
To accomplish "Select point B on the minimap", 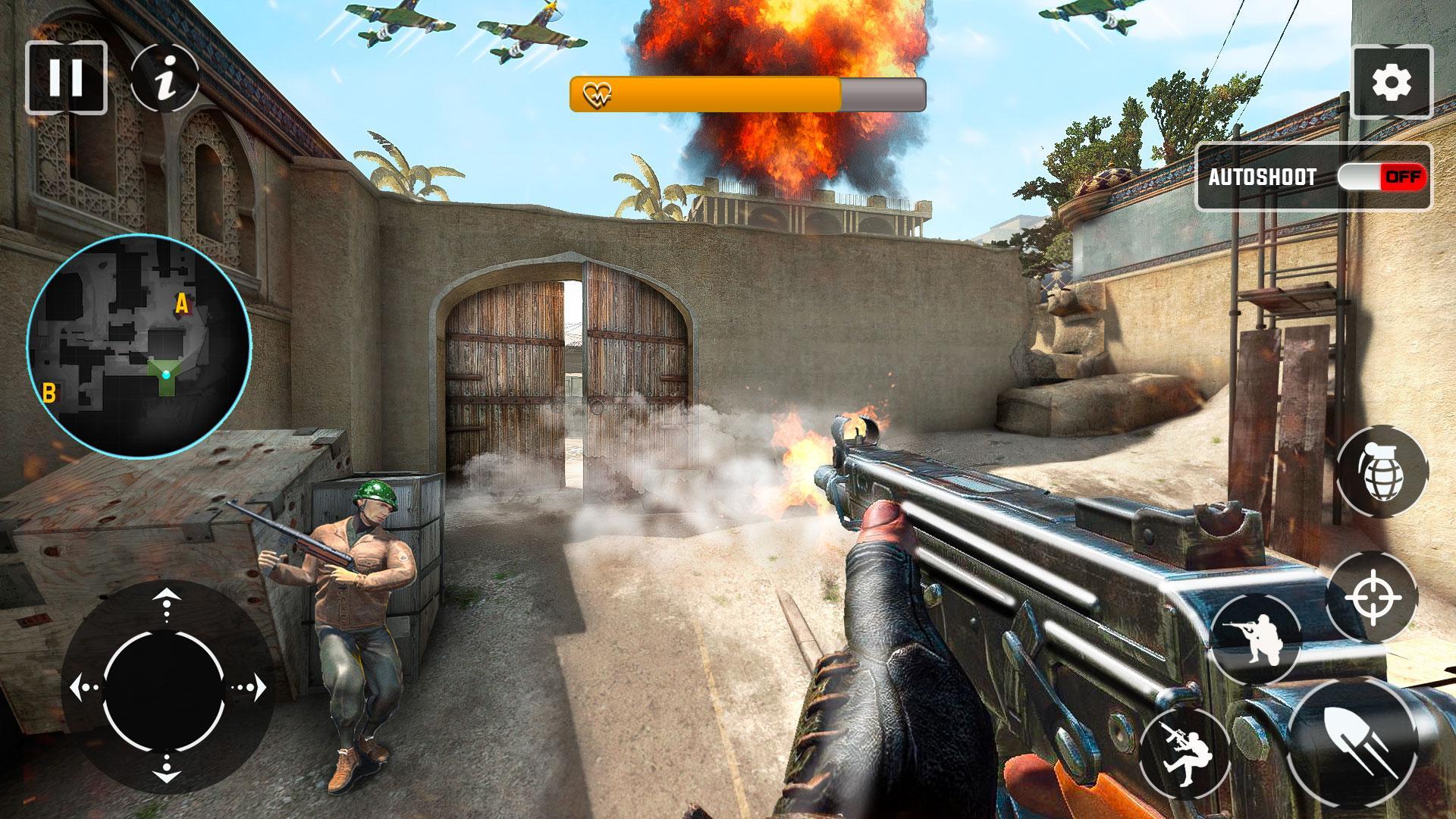I will pyautogui.click(x=50, y=393).
